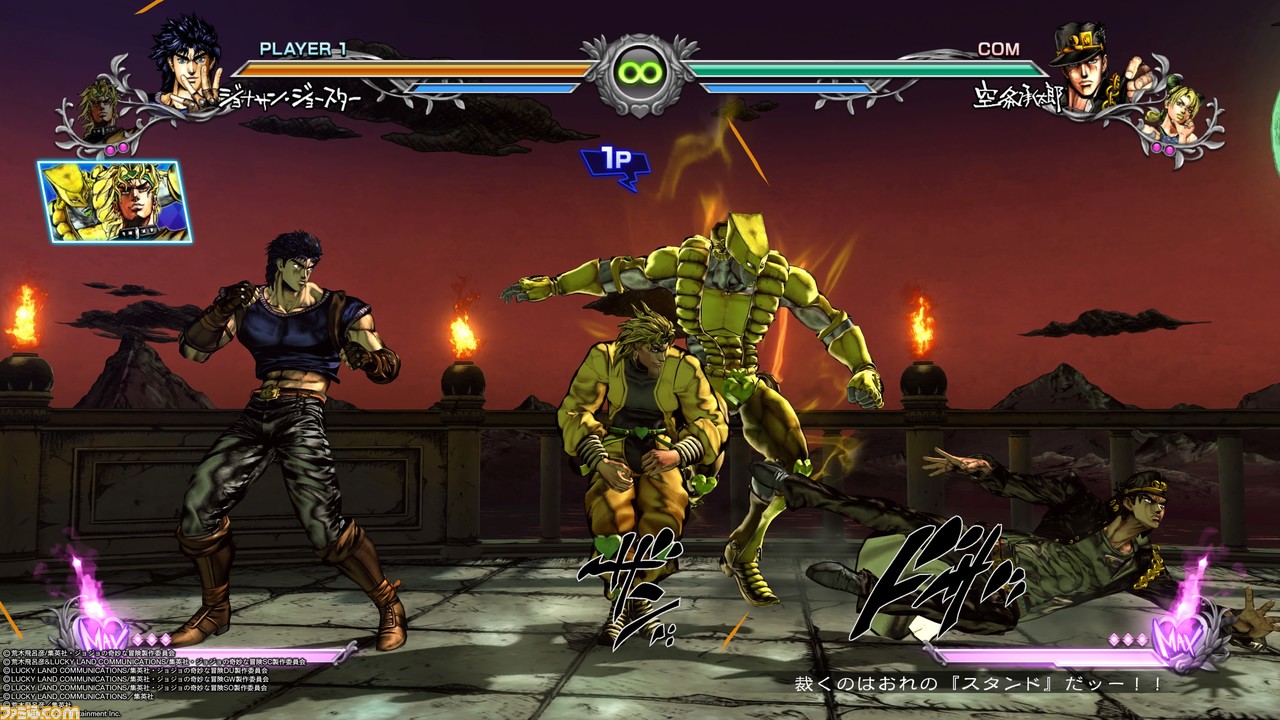Screen dimensions: 1280x720
Task: Click the DIO assist cut-in panel
Action: (116, 202)
